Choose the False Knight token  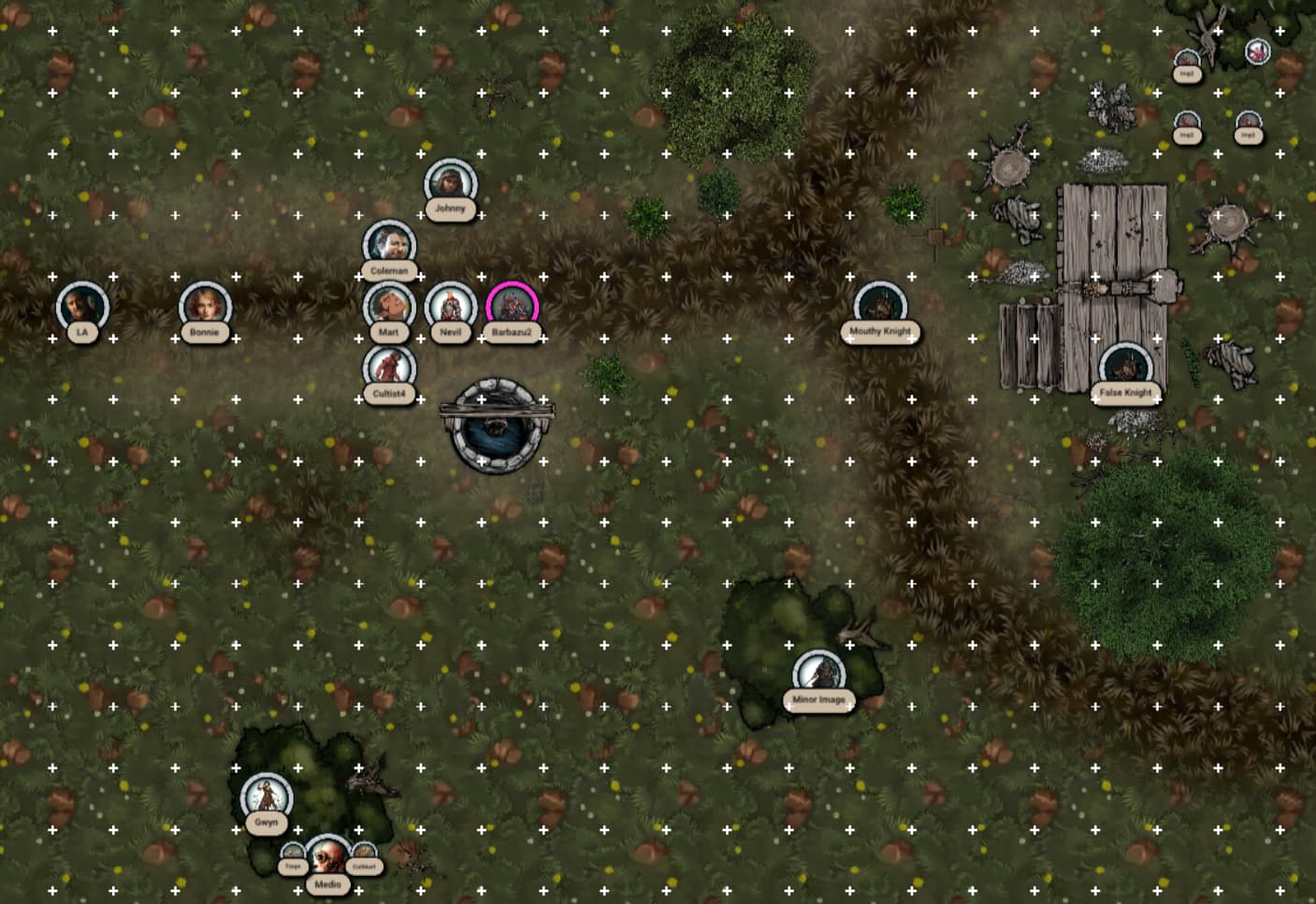point(1125,368)
